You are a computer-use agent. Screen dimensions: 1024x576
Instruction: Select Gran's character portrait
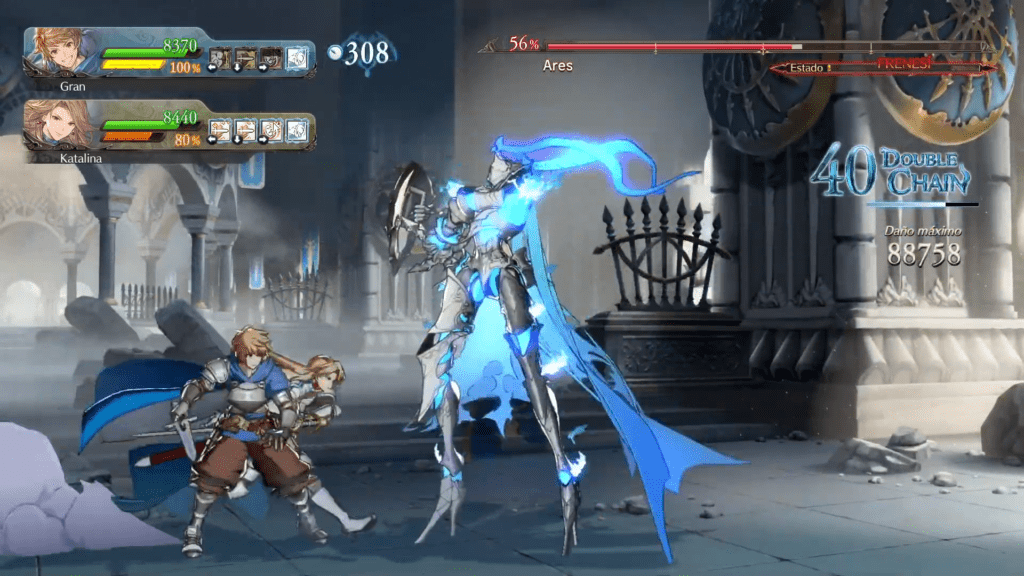coord(62,52)
